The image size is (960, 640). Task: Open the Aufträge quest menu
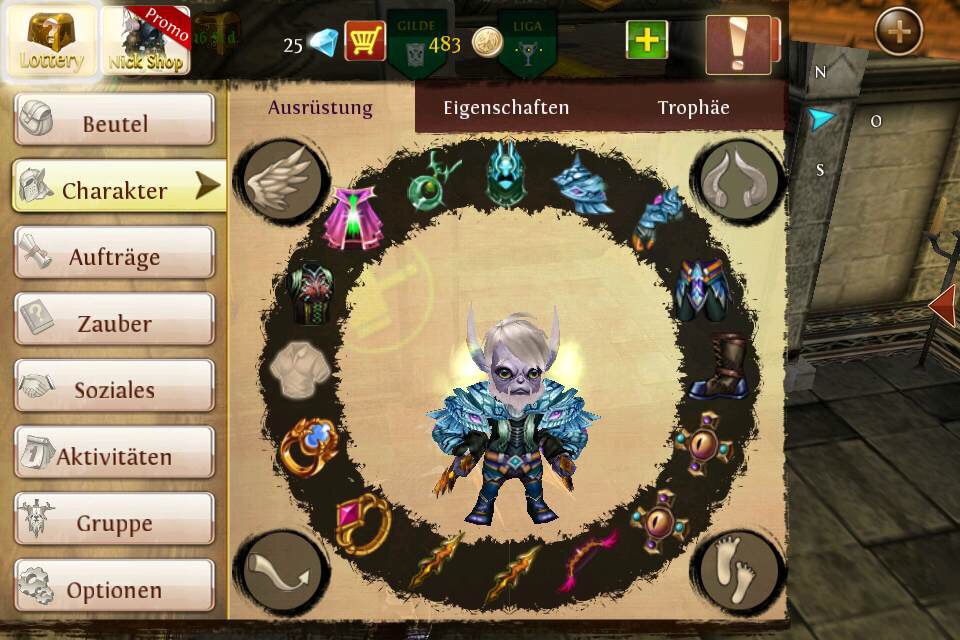(x=114, y=256)
